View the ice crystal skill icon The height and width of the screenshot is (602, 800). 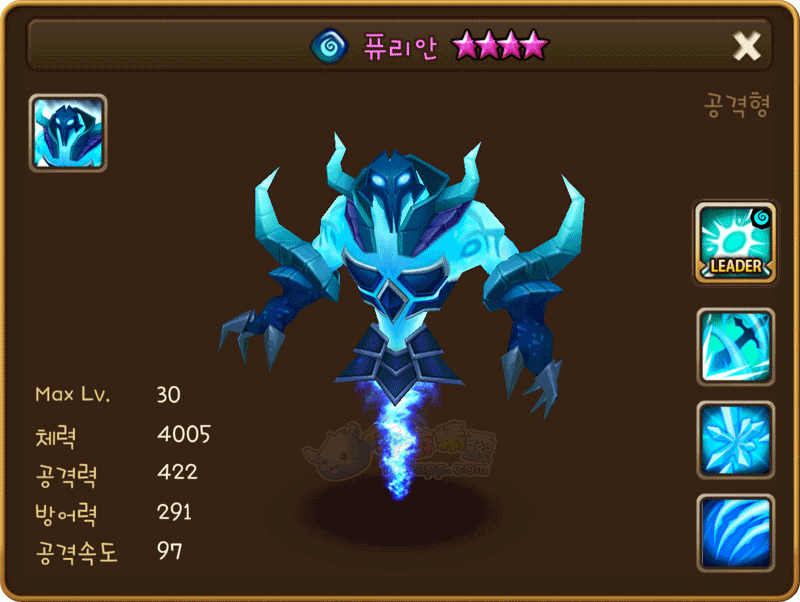point(736,440)
